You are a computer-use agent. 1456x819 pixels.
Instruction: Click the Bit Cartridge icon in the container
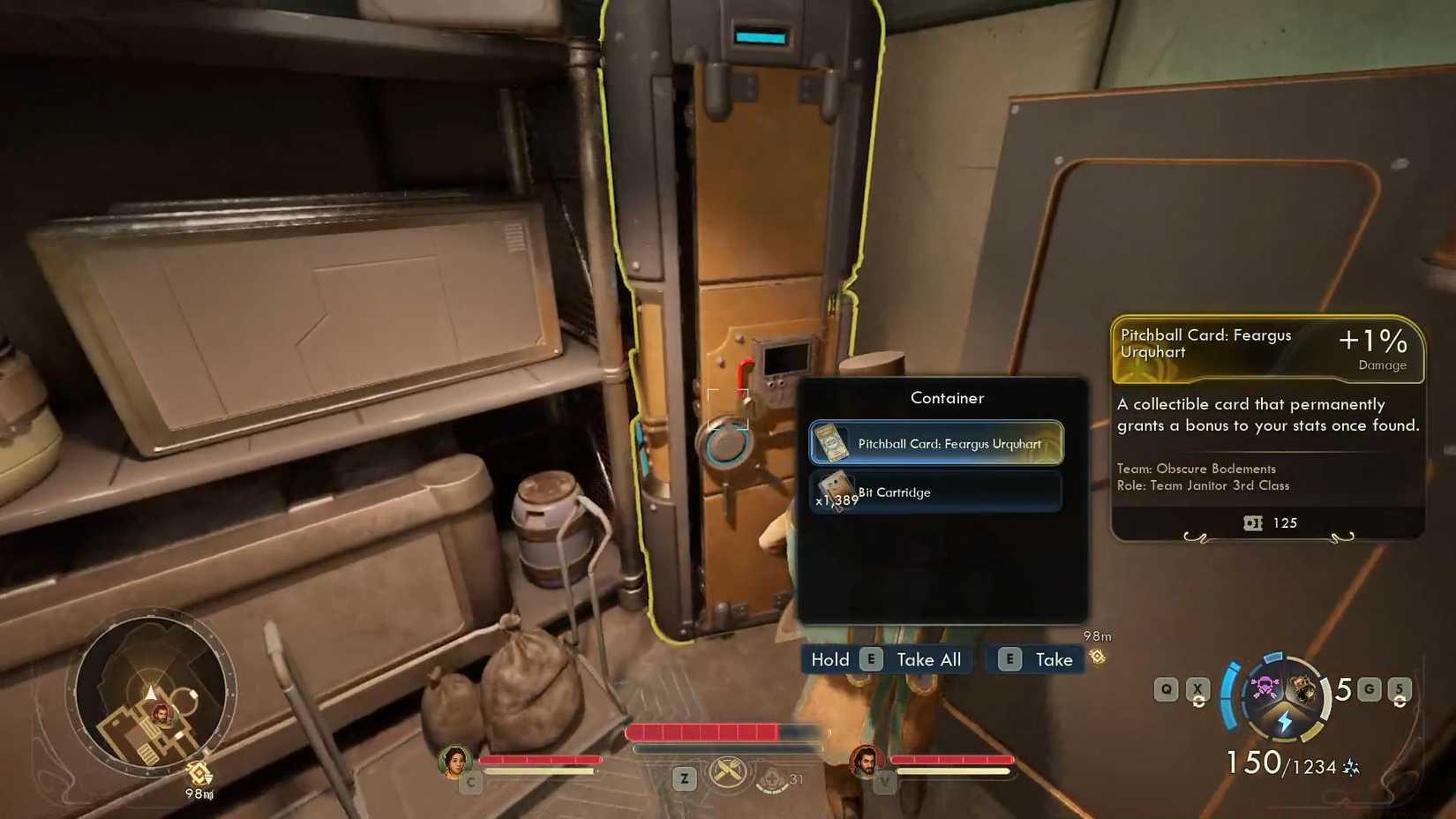pos(835,490)
